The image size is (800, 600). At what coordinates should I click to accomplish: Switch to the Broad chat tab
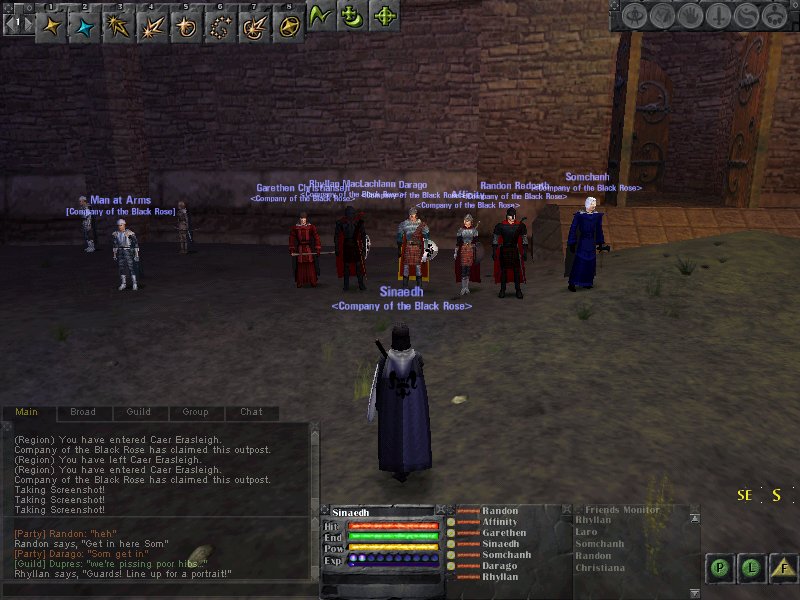[x=83, y=412]
